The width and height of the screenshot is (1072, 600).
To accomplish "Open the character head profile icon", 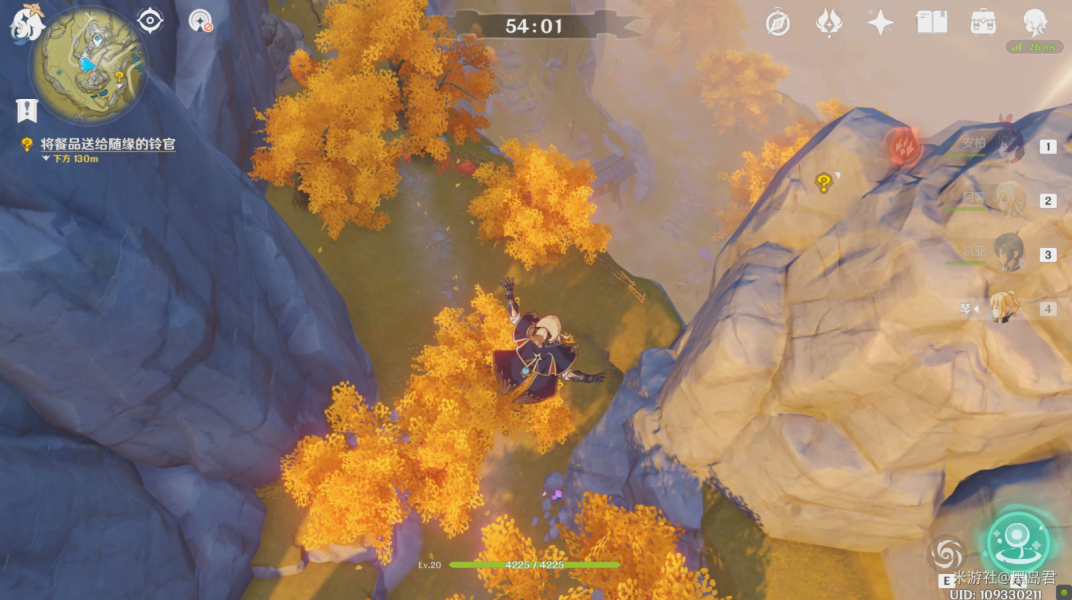I will click(1034, 22).
